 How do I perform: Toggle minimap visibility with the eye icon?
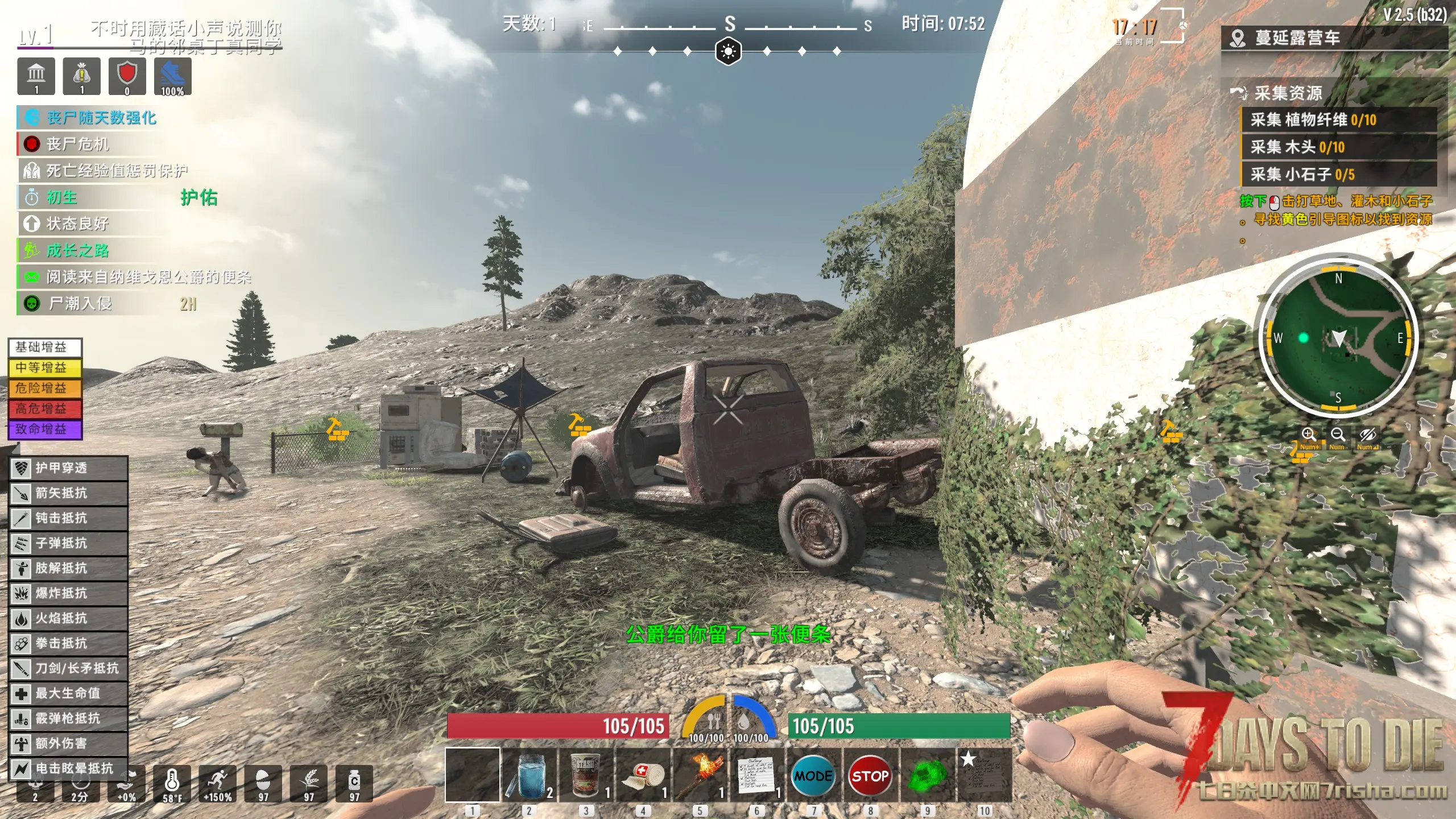[1367, 436]
